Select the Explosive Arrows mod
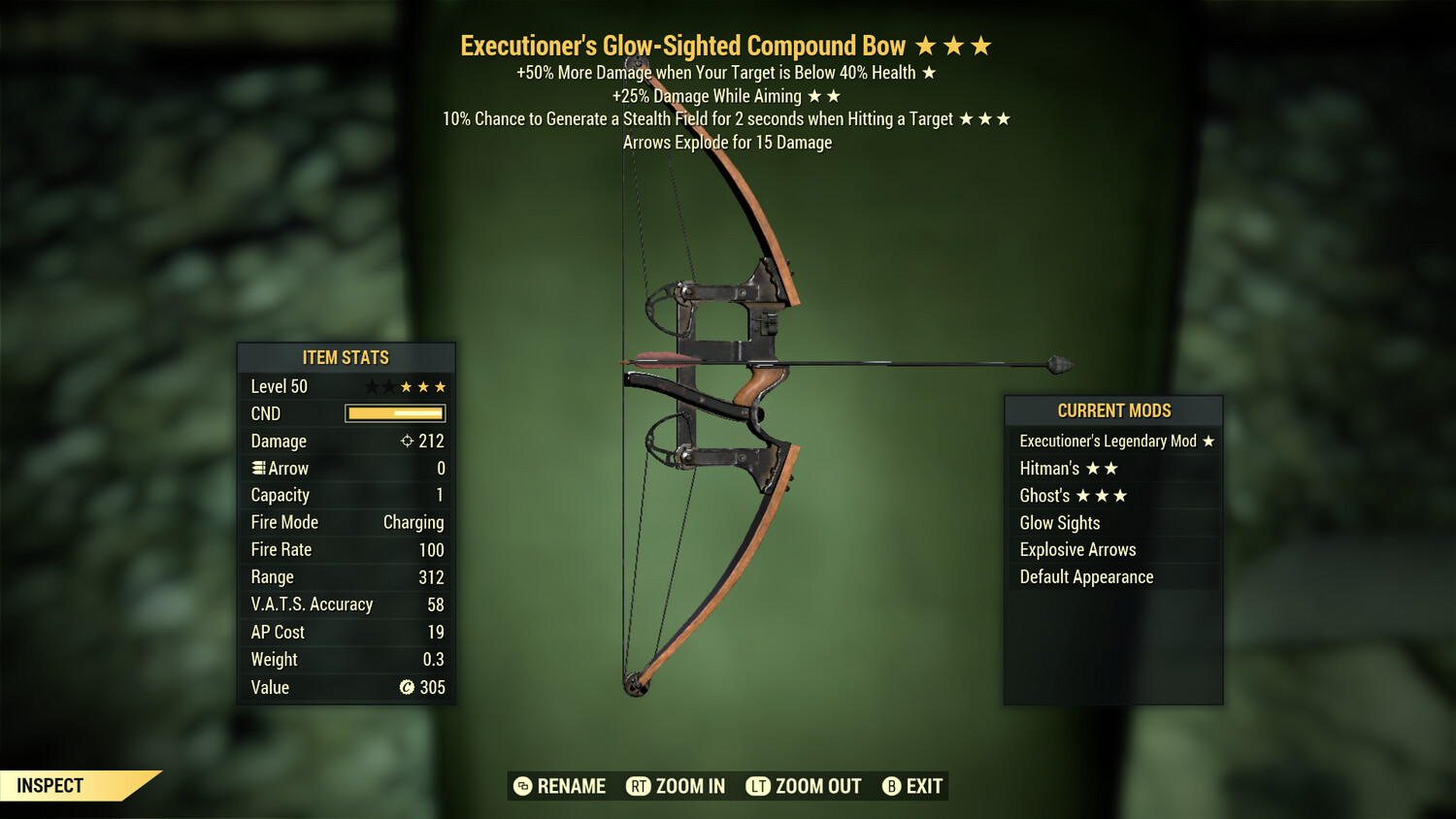 click(x=1077, y=549)
